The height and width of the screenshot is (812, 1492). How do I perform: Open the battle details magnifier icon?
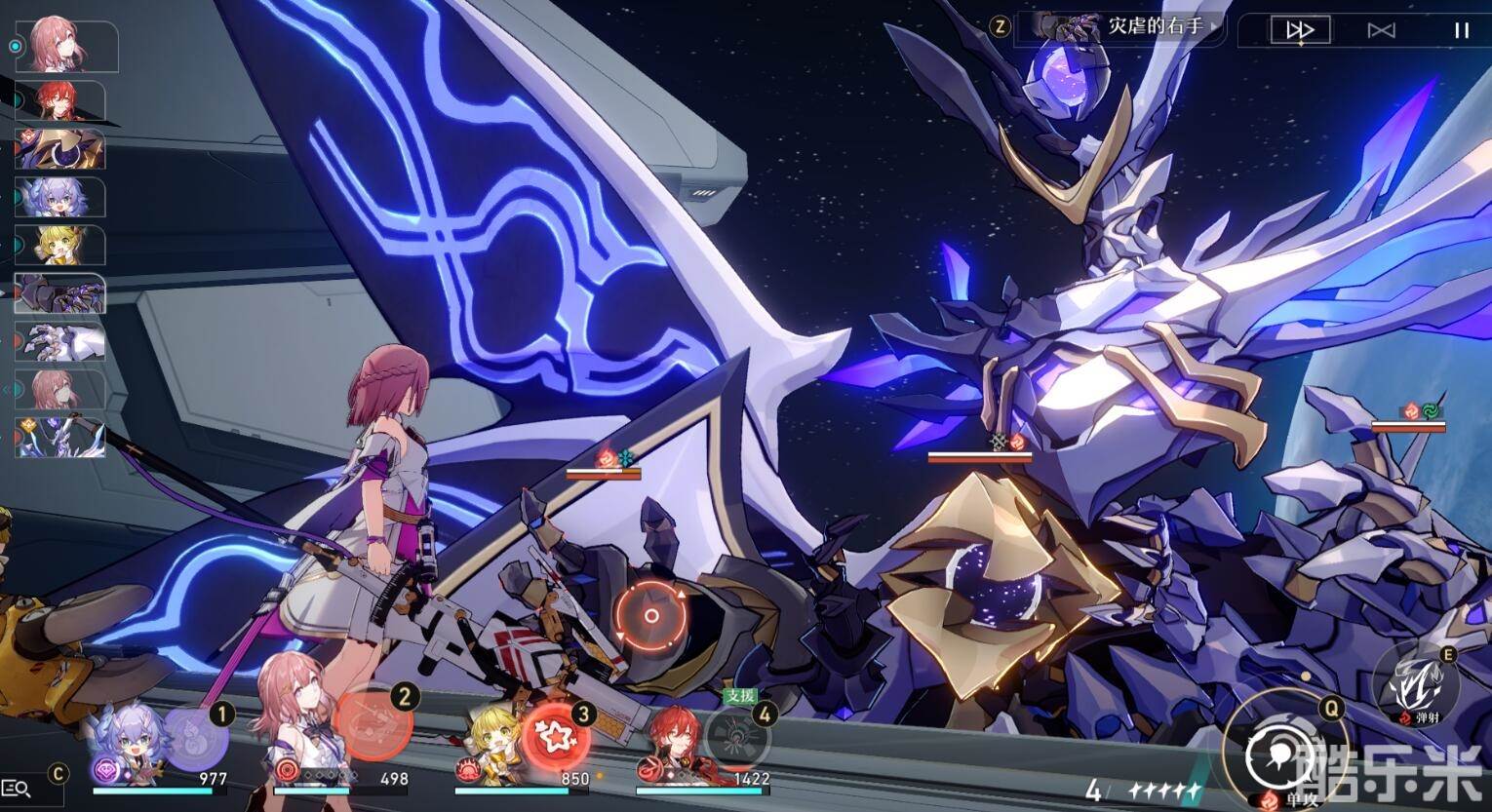click(17, 789)
